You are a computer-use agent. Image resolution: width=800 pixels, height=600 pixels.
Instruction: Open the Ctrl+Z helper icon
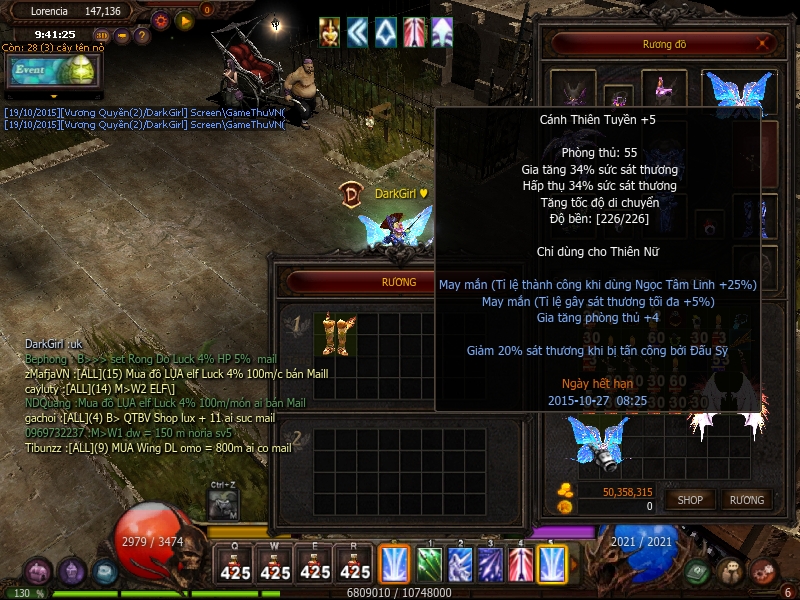223,504
